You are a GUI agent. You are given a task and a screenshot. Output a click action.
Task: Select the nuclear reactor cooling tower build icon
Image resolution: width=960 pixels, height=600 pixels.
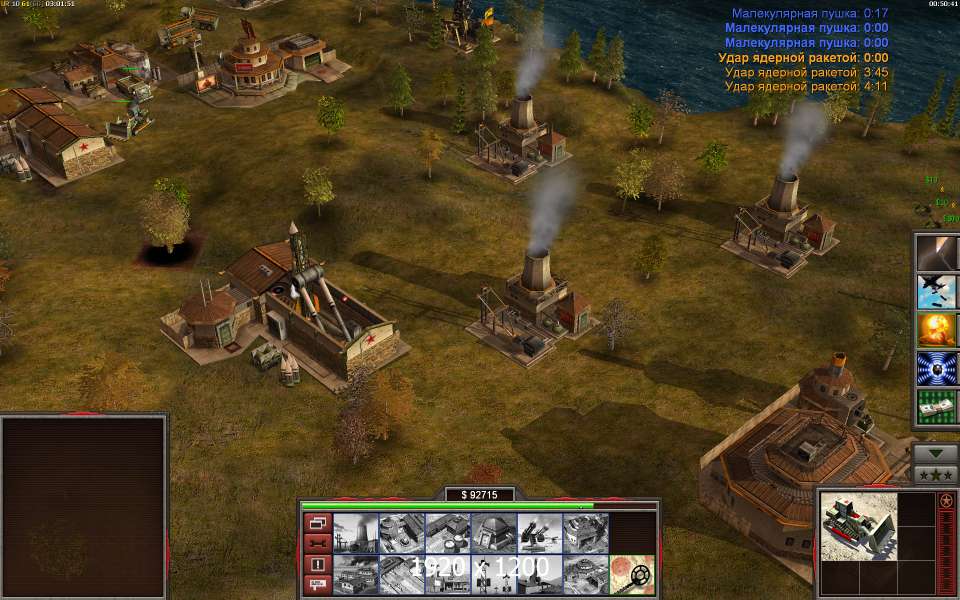click(x=355, y=534)
